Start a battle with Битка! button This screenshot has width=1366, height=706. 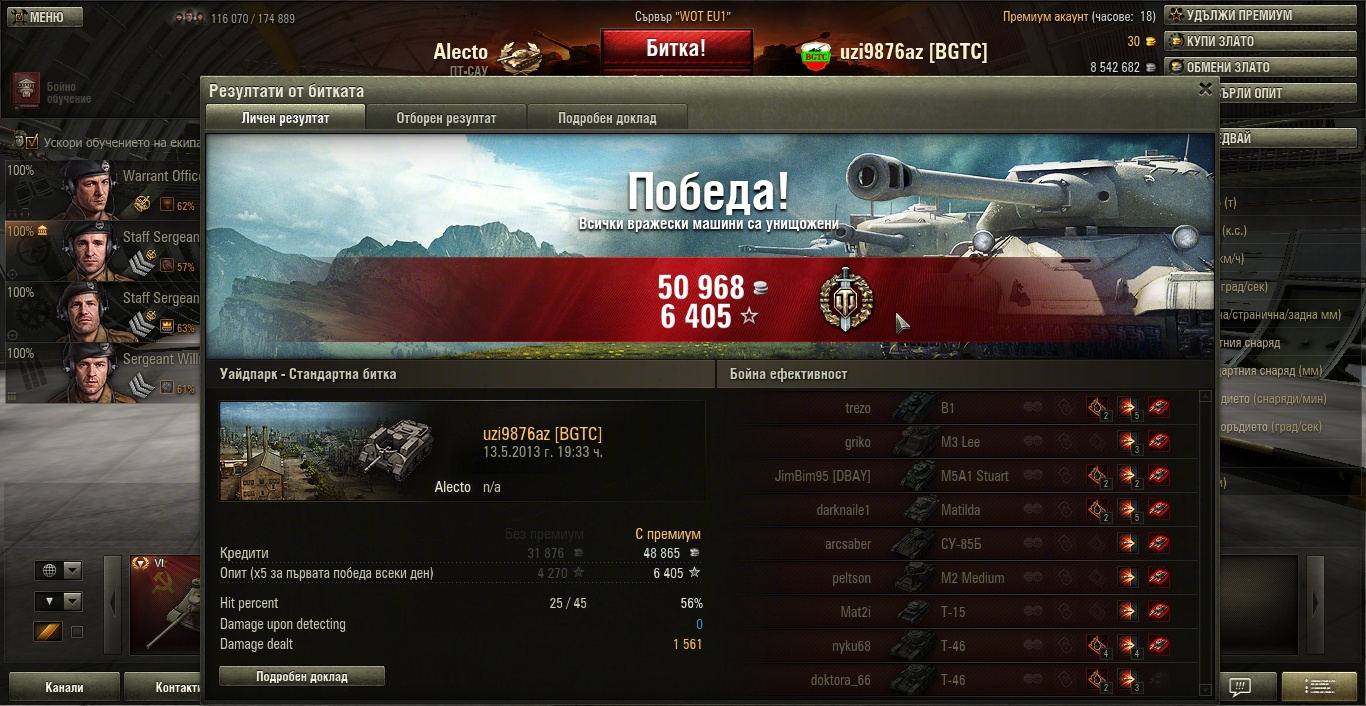pyautogui.click(x=676, y=48)
